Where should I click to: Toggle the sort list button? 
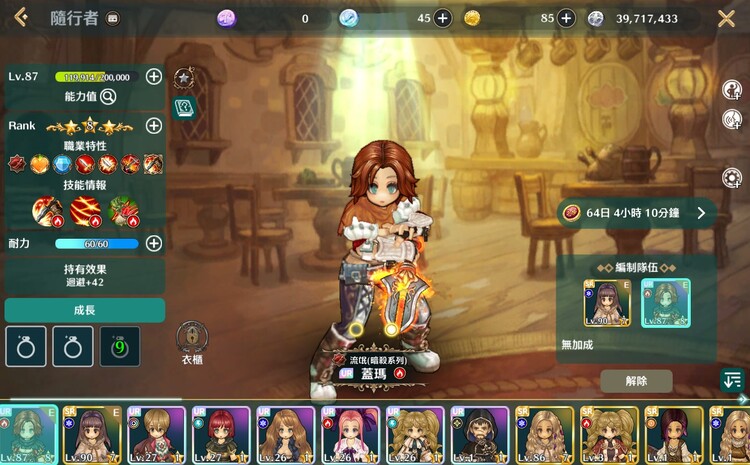(x=732, y=381)
